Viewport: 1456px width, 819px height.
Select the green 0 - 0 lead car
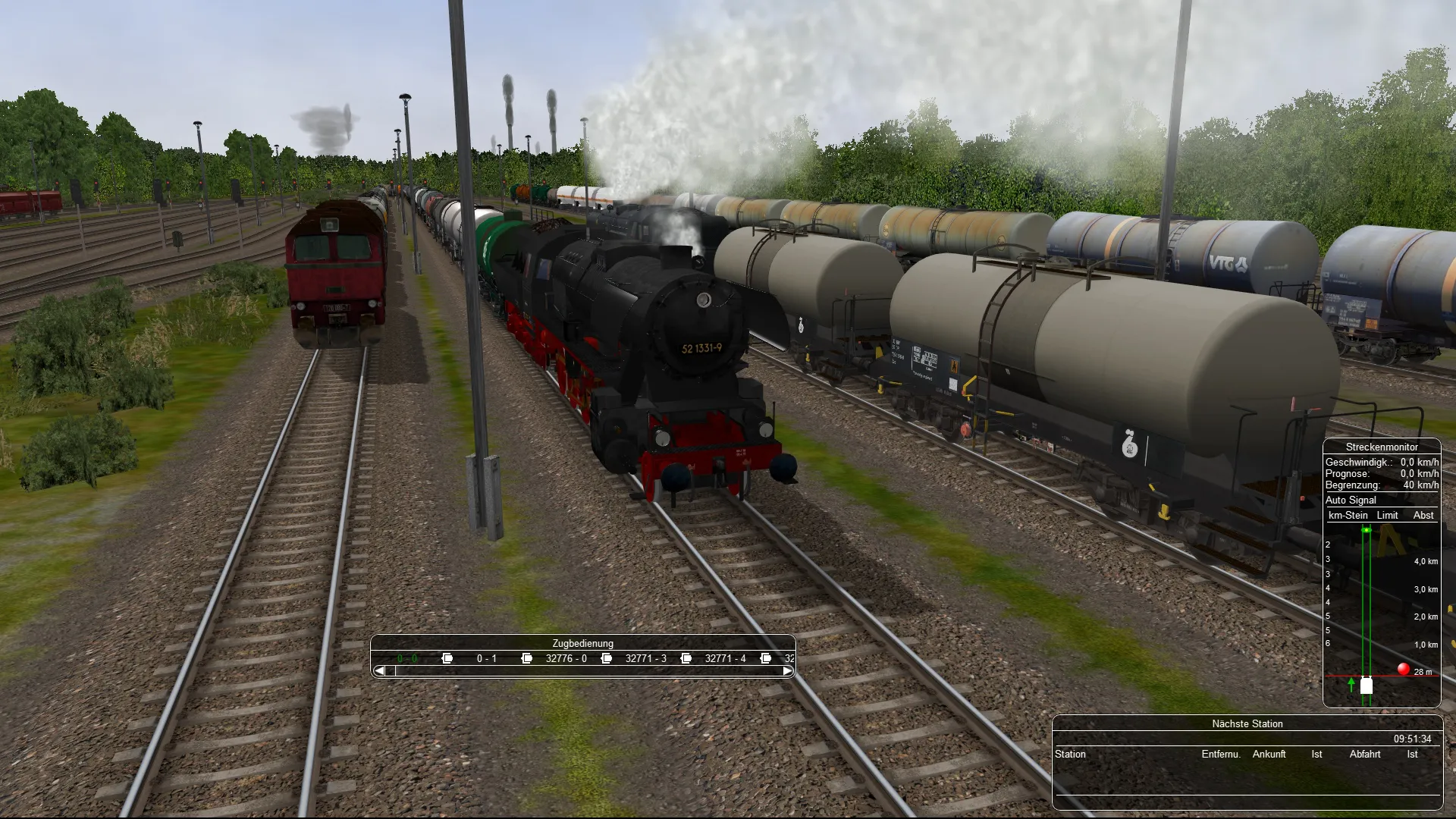(x=406, y=658)
